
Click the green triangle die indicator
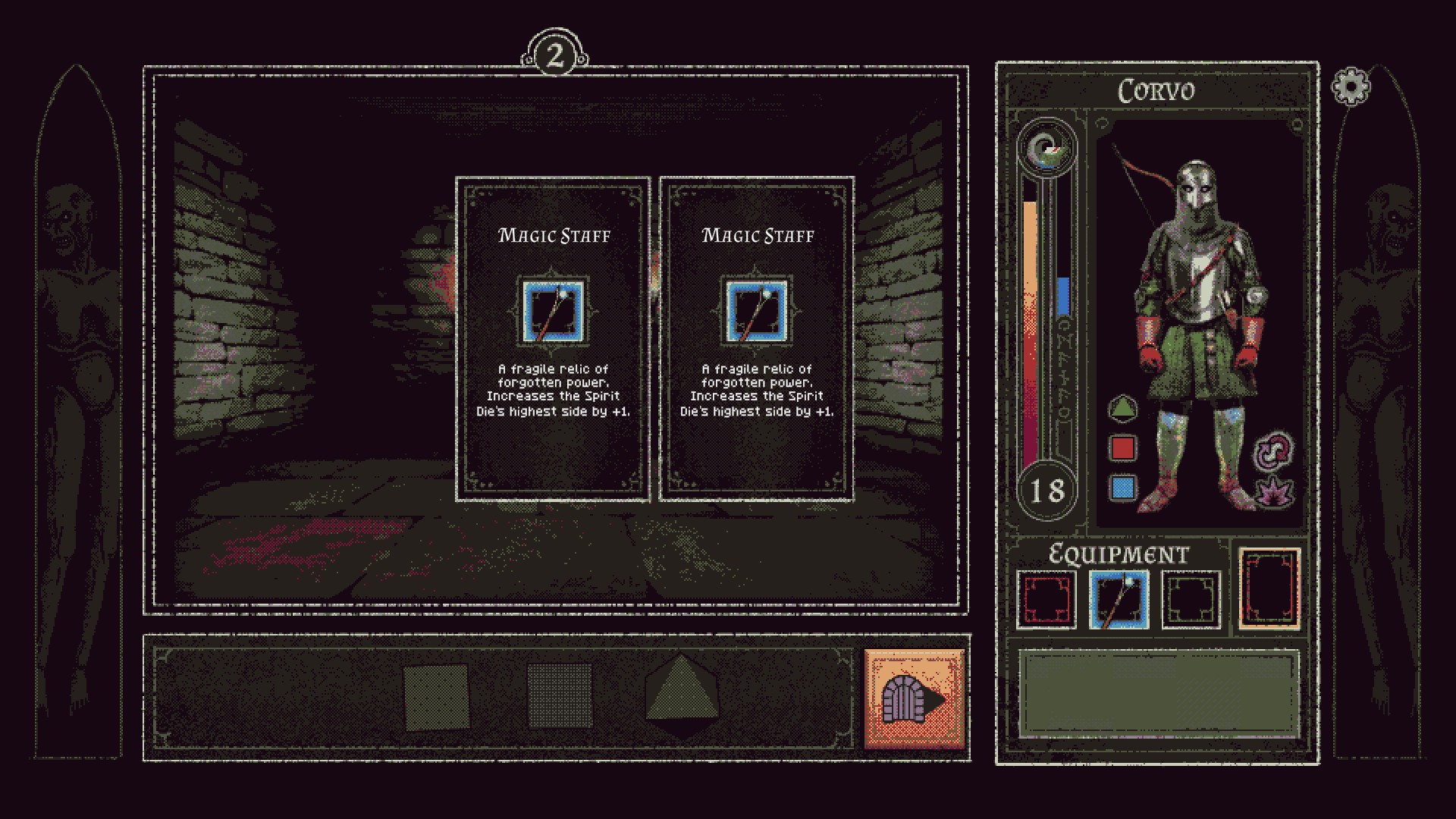tap(1122, 409)
